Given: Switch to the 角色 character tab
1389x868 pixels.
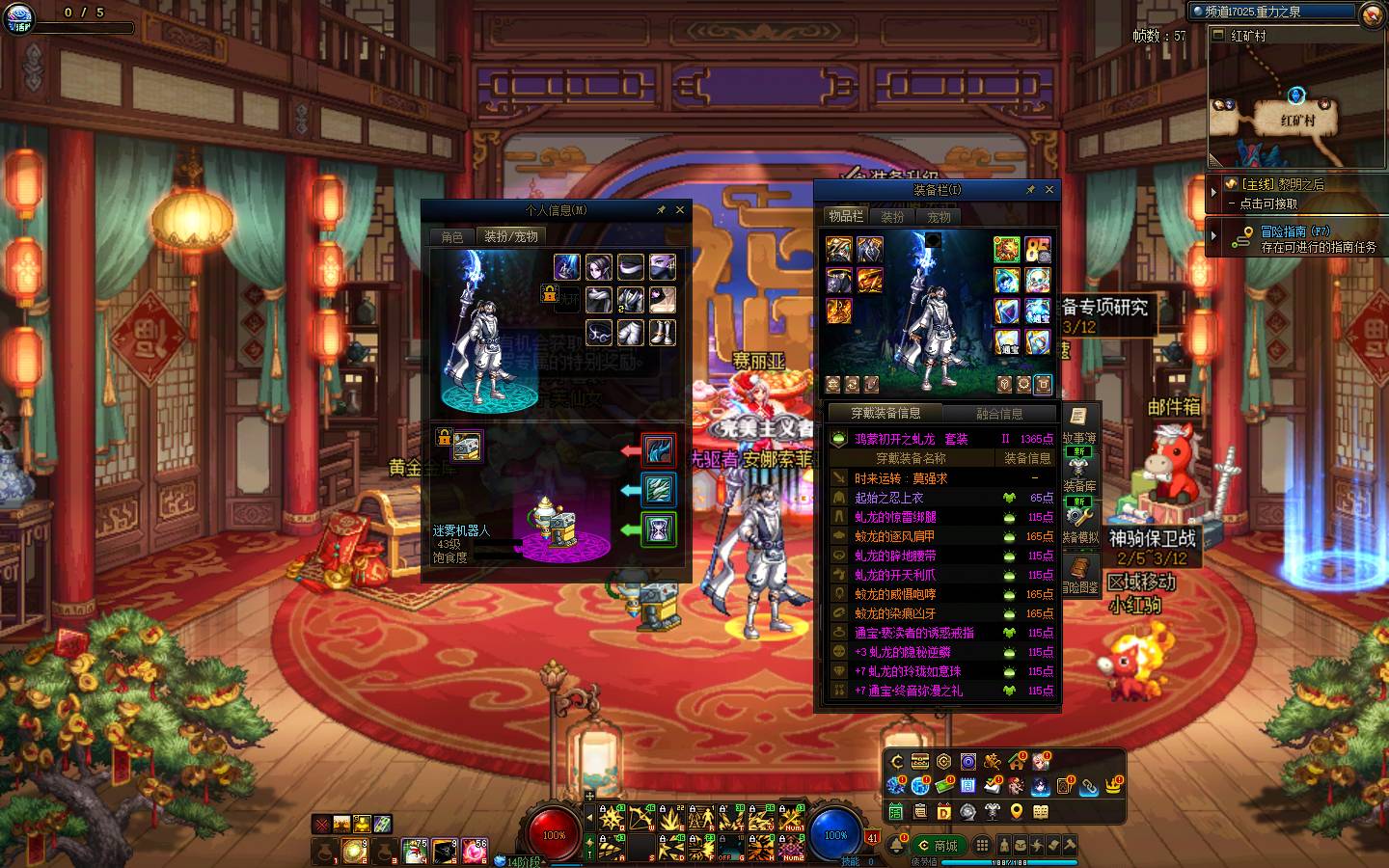Looking at the screenshot, I should coord(451,236).
